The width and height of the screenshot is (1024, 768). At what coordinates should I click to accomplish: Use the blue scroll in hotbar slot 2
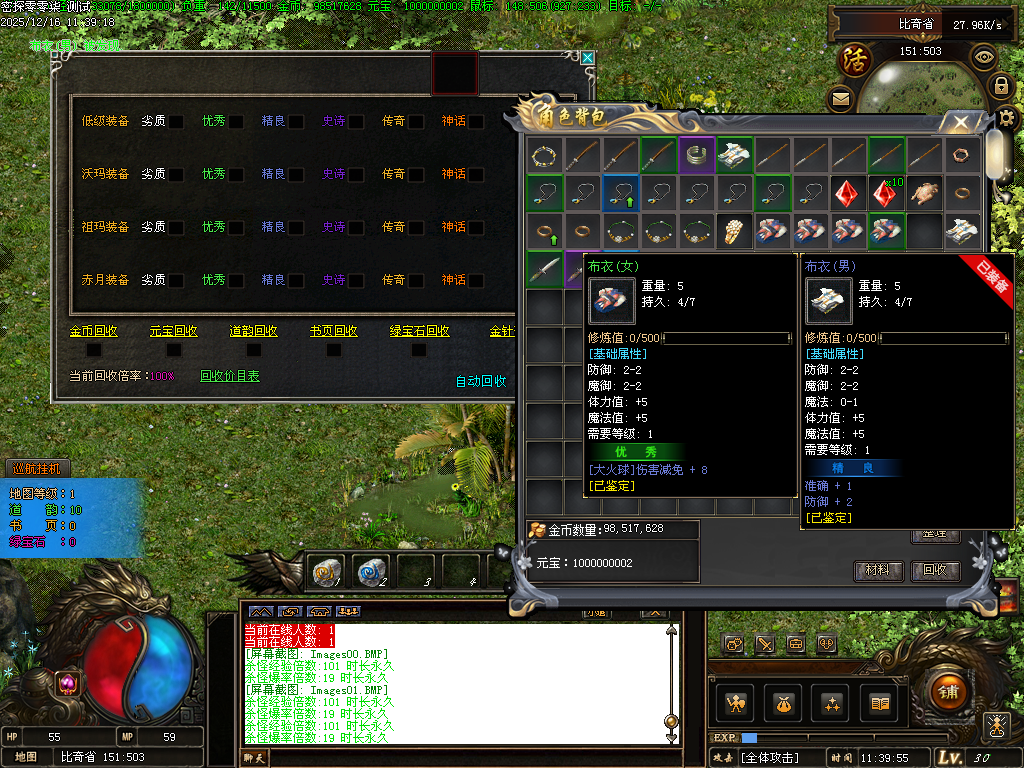click(x=372, y=571)
